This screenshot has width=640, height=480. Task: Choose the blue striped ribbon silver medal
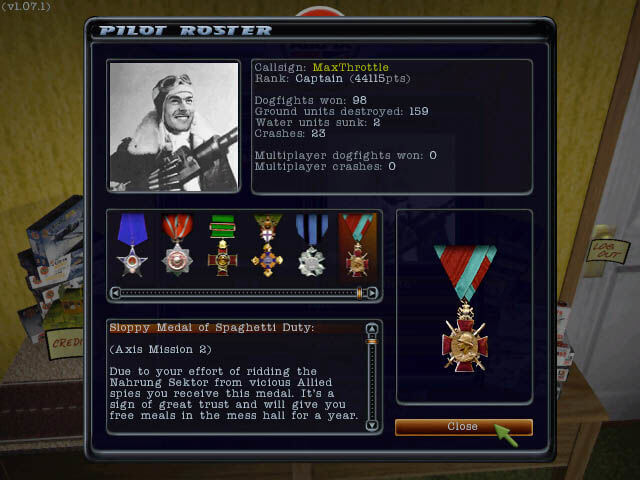[x=312, y=246]
